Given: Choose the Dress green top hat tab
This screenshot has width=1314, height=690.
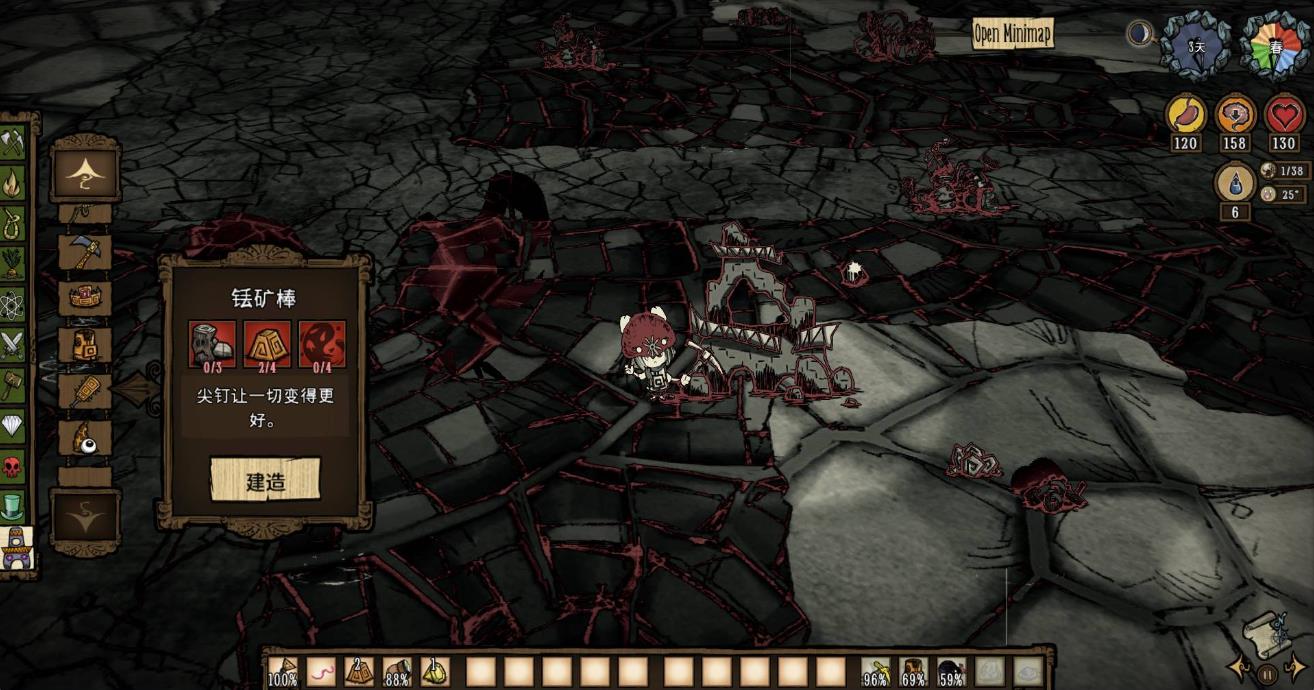Looking at the screenshot, I should pos(12,507).
